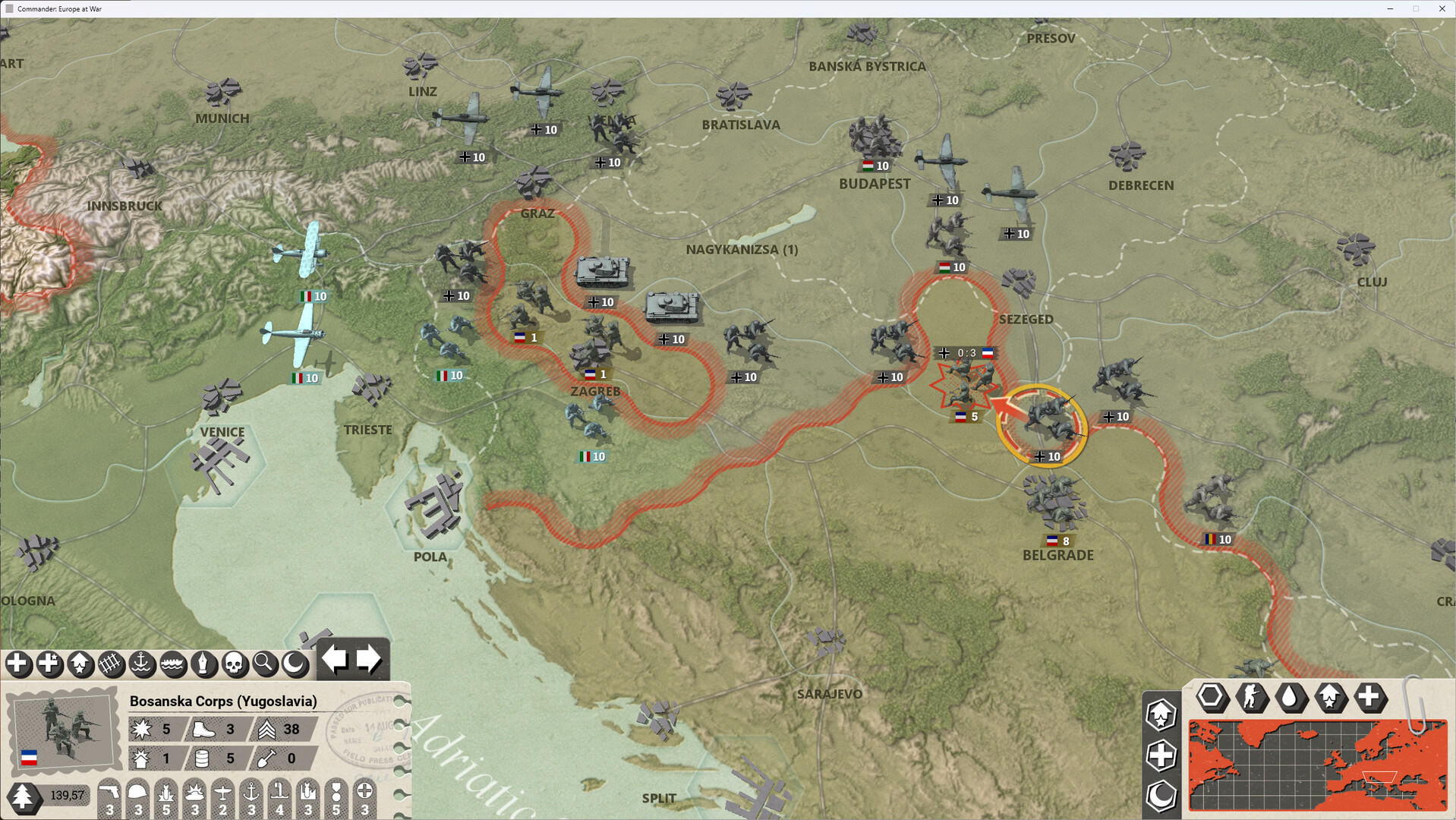Screen dimensions: 1456x820
Task: Click the elite reinforcement star-plus icon
Action: click(49, 664)
